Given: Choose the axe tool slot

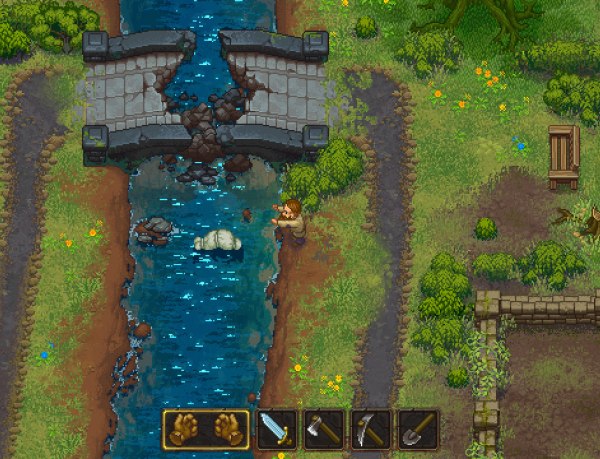Looking at the screenshot, I should 324,429.
